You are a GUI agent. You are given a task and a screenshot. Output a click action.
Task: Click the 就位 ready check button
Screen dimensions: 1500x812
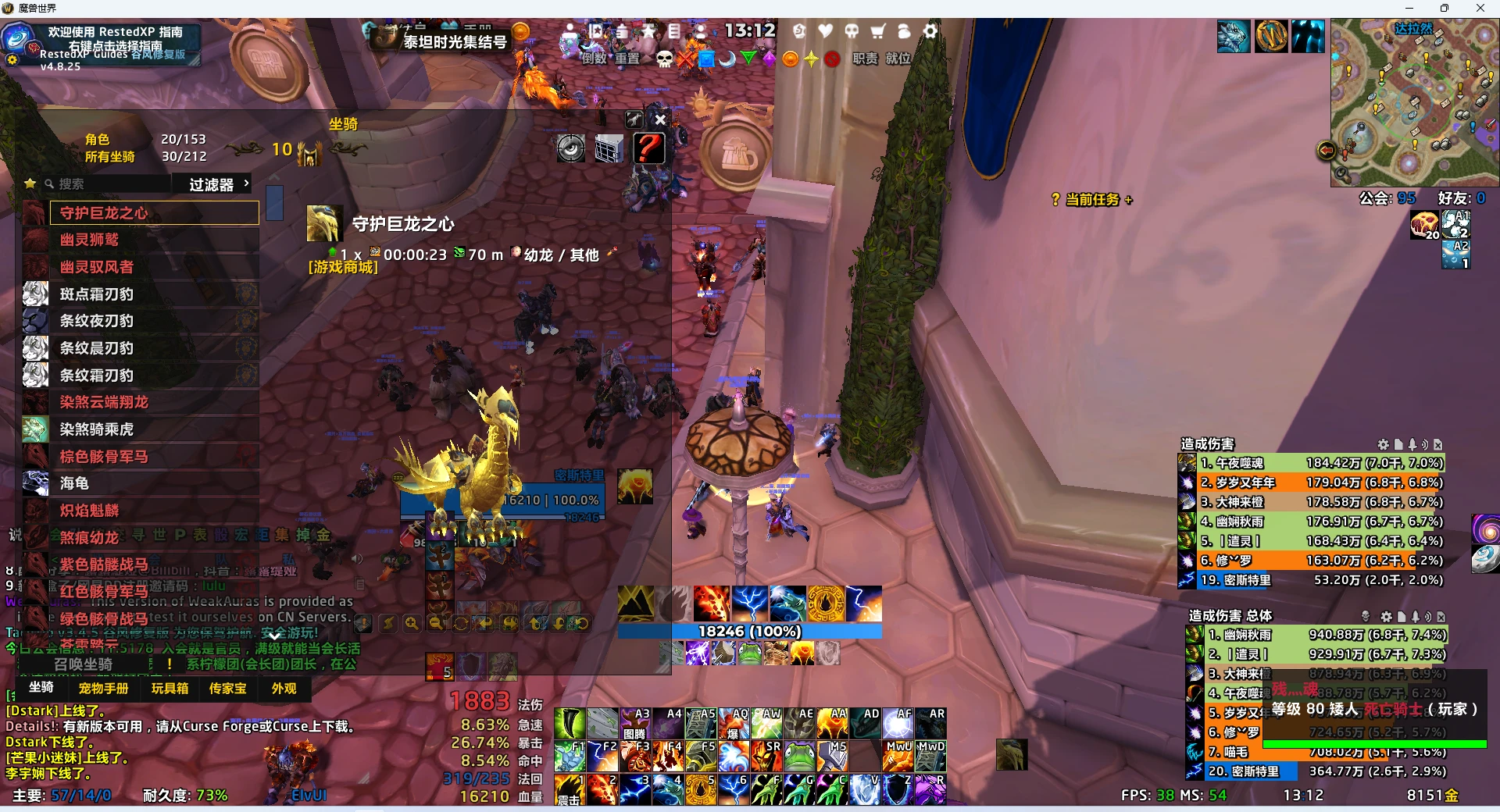point(898,59)
